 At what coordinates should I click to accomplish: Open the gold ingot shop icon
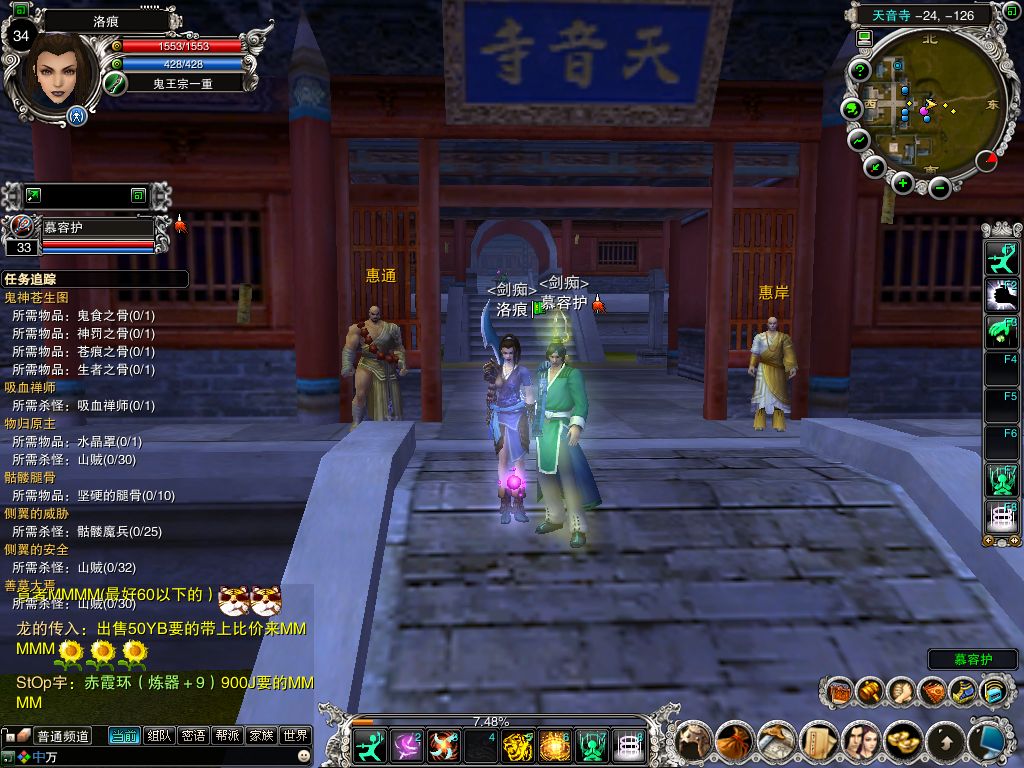[x=905, y=741]
